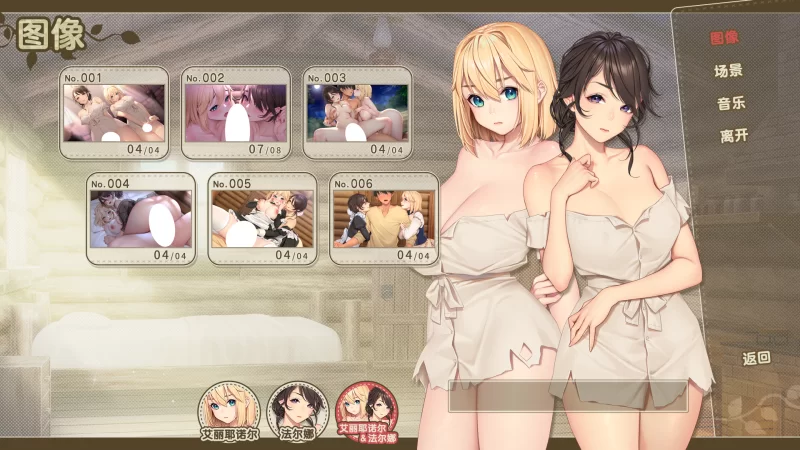The height and width of the screenshot is (450, 800).
Task: Show gallery image No.006
Action: (x=384, y=218)
